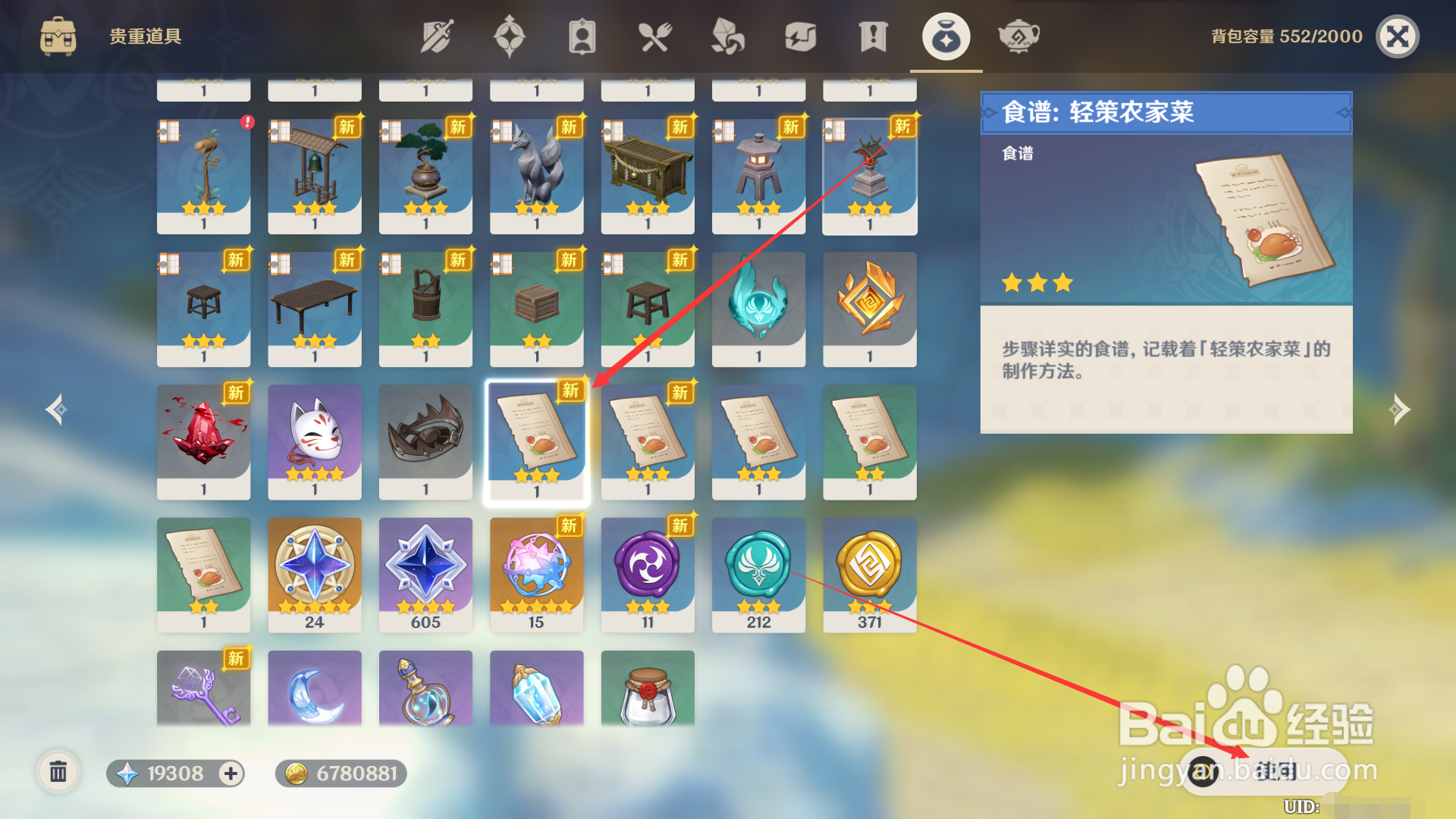Switch to the serenitea pot furnishings tab
This screenshot has width=1456, height=819.
[1018, 36]
